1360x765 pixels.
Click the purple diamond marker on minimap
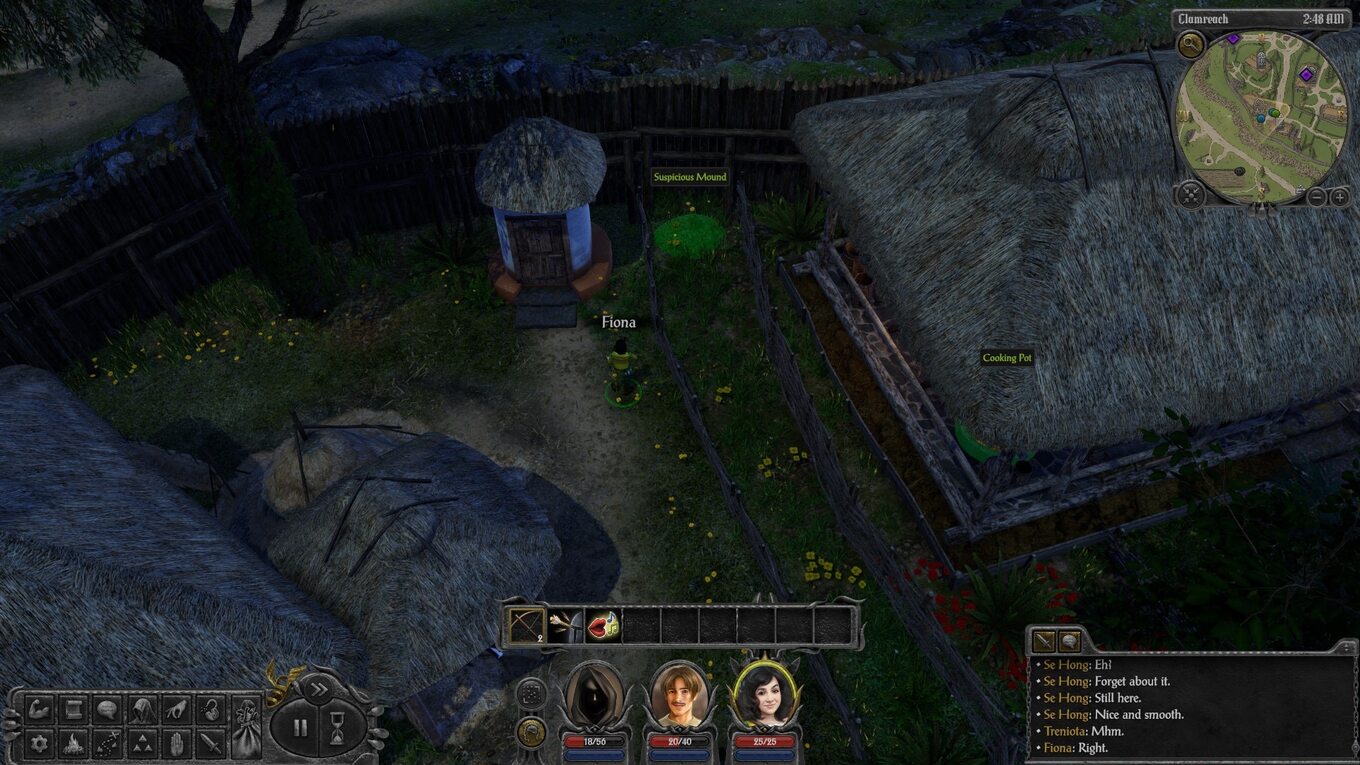[x=1305, y=74]
